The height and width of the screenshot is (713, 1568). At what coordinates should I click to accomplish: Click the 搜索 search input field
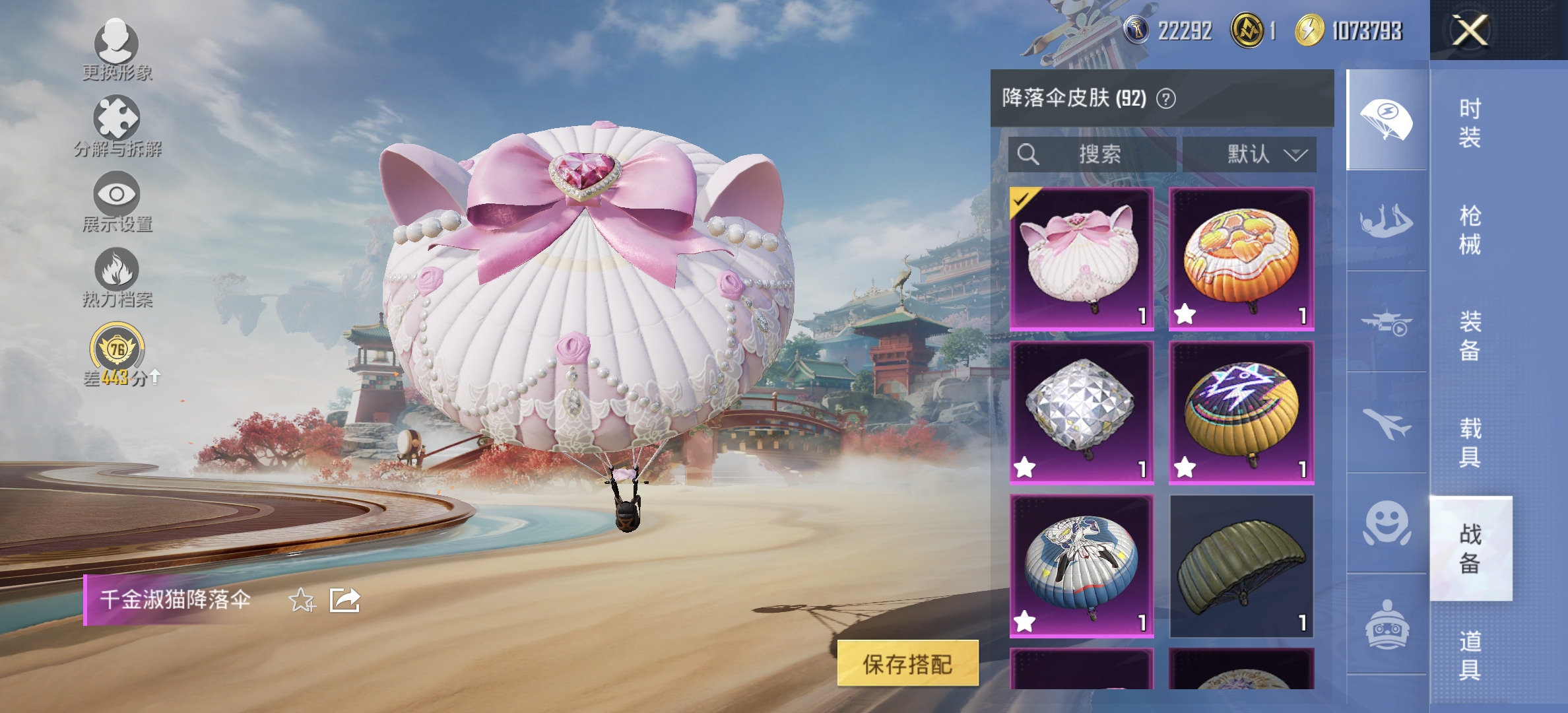point(1092,154)
